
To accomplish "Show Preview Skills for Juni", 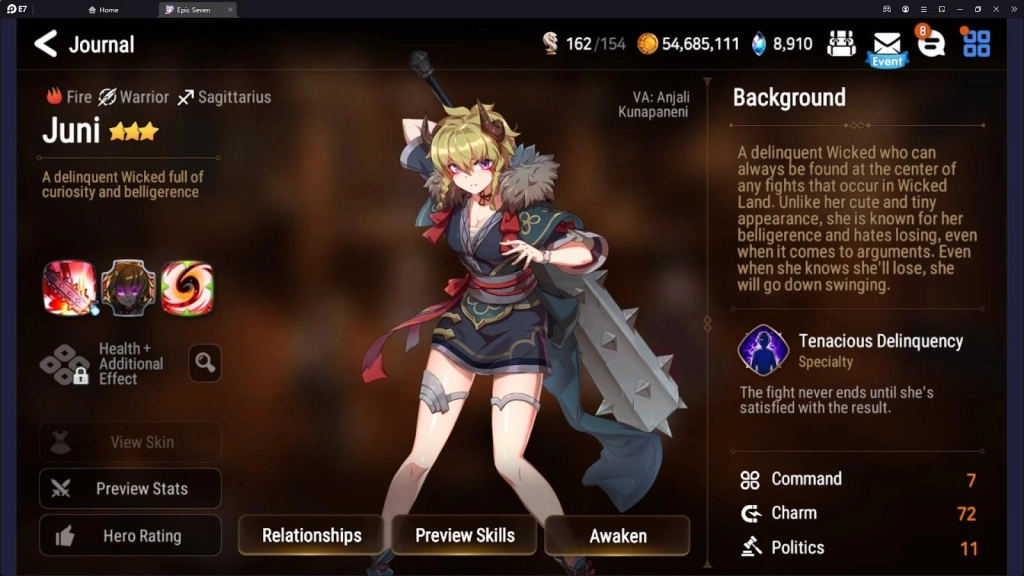I will (464, 535).
